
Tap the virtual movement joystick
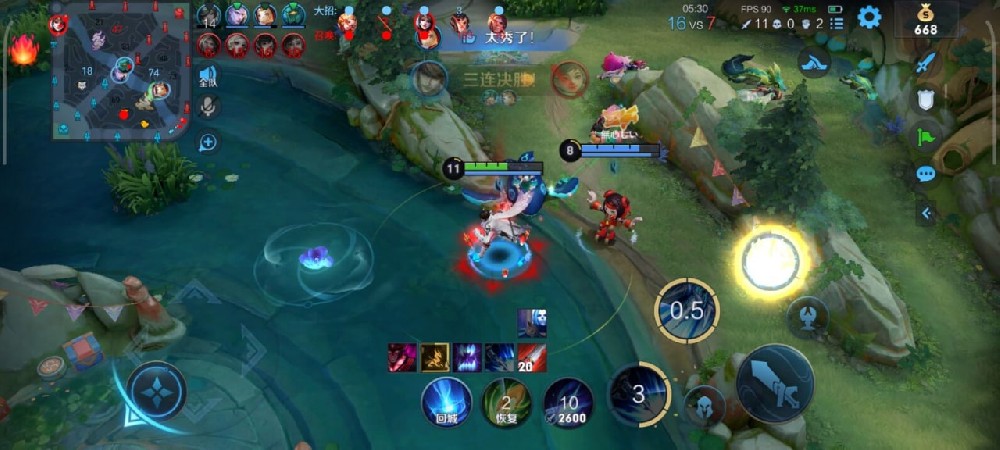[157, 389]
